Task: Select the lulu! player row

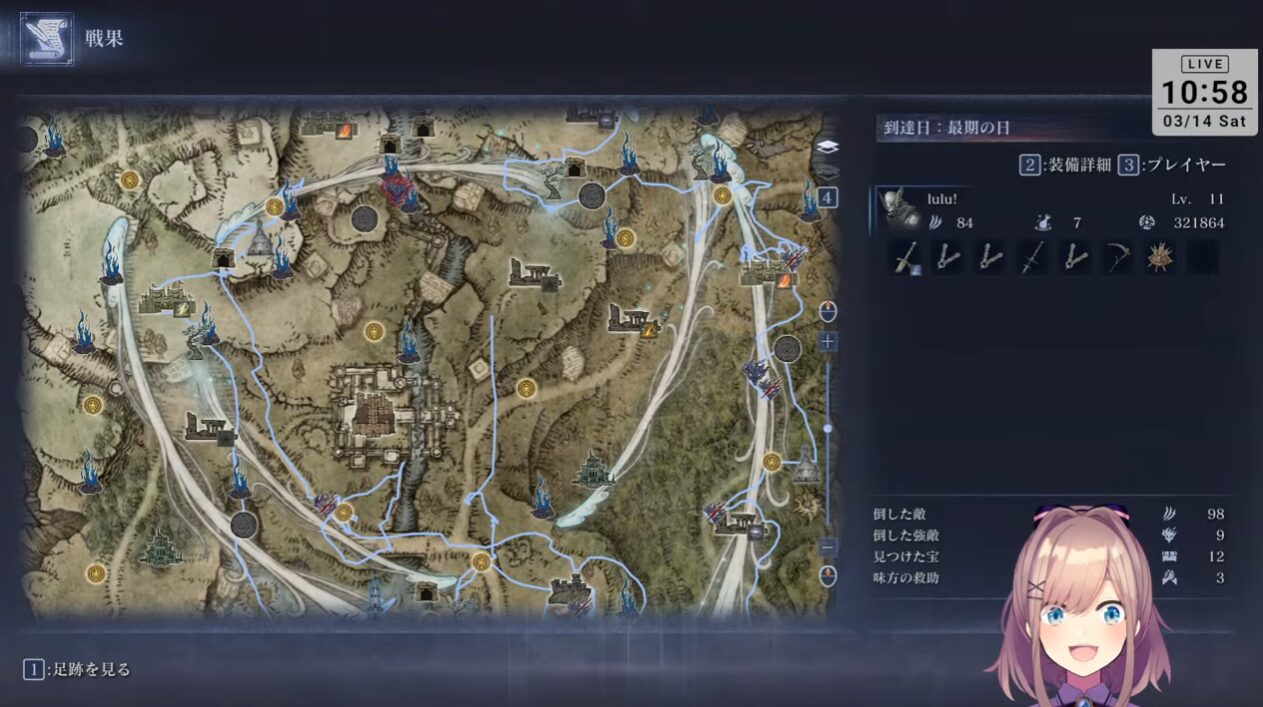Action: click(x=1050, y=210)
